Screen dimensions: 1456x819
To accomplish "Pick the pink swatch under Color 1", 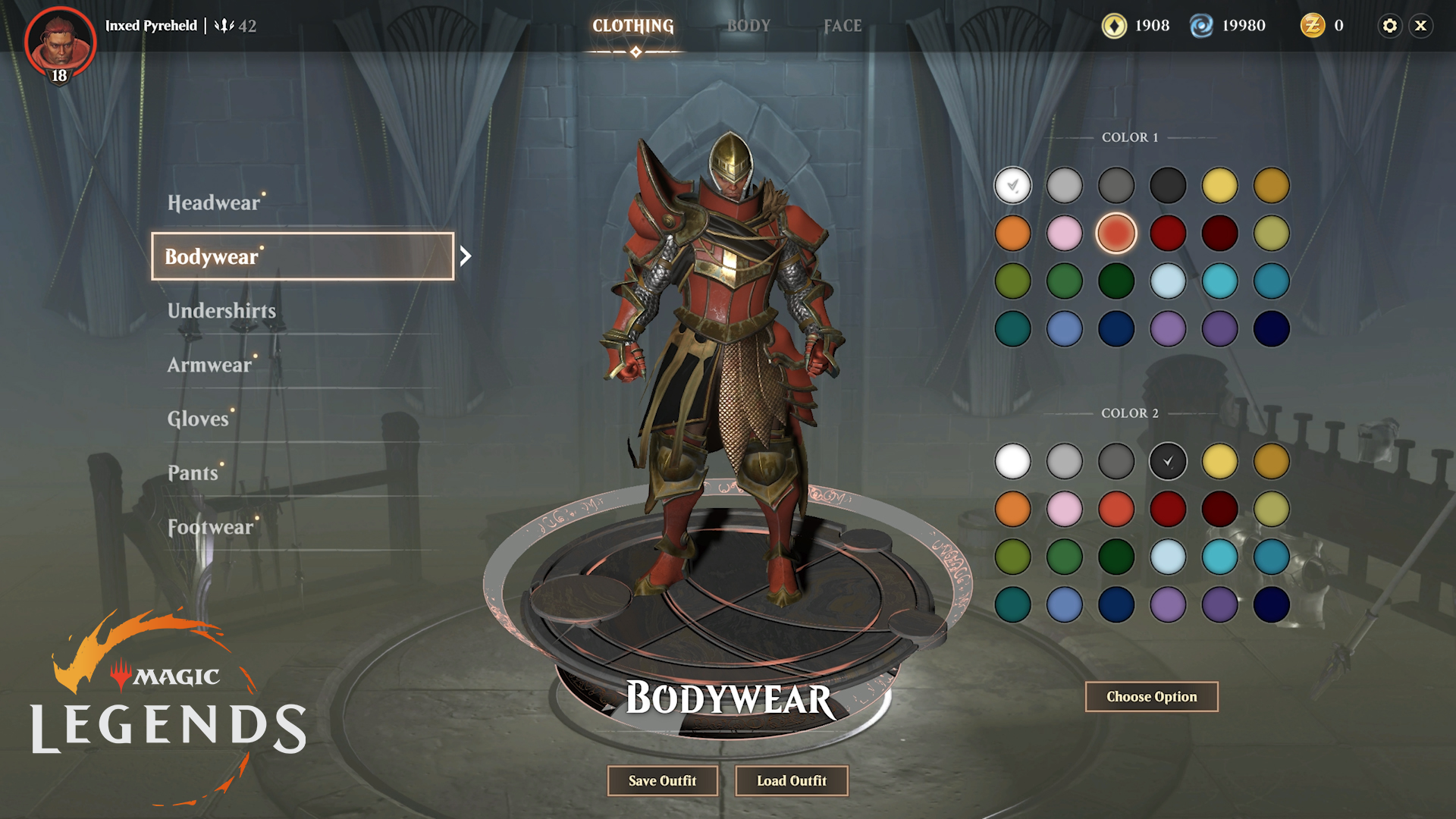I will (x=1064, y=234).
